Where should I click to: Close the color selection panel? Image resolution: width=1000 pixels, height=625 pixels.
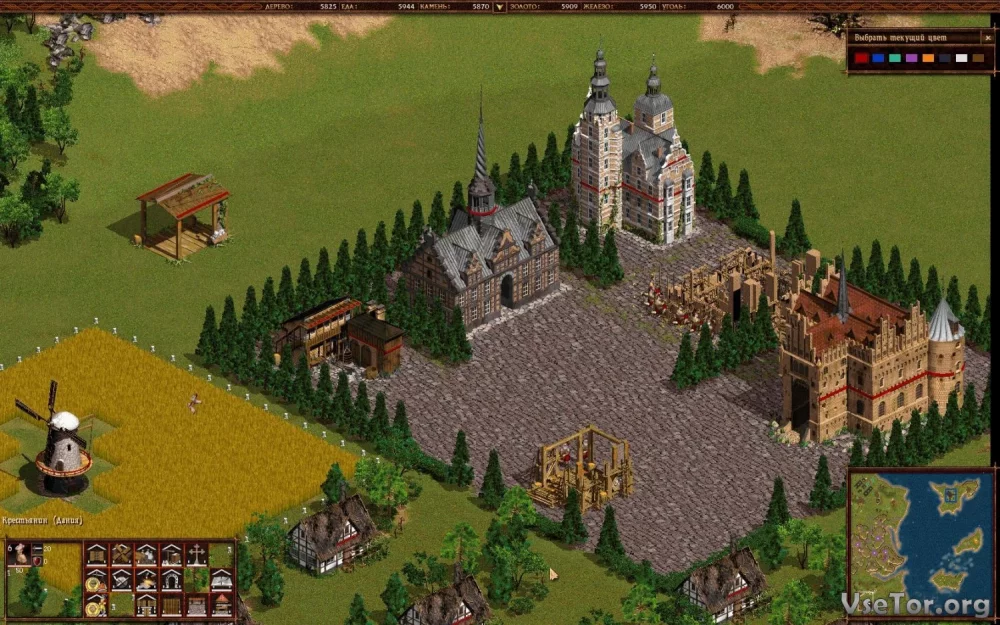tap(987, 37)
